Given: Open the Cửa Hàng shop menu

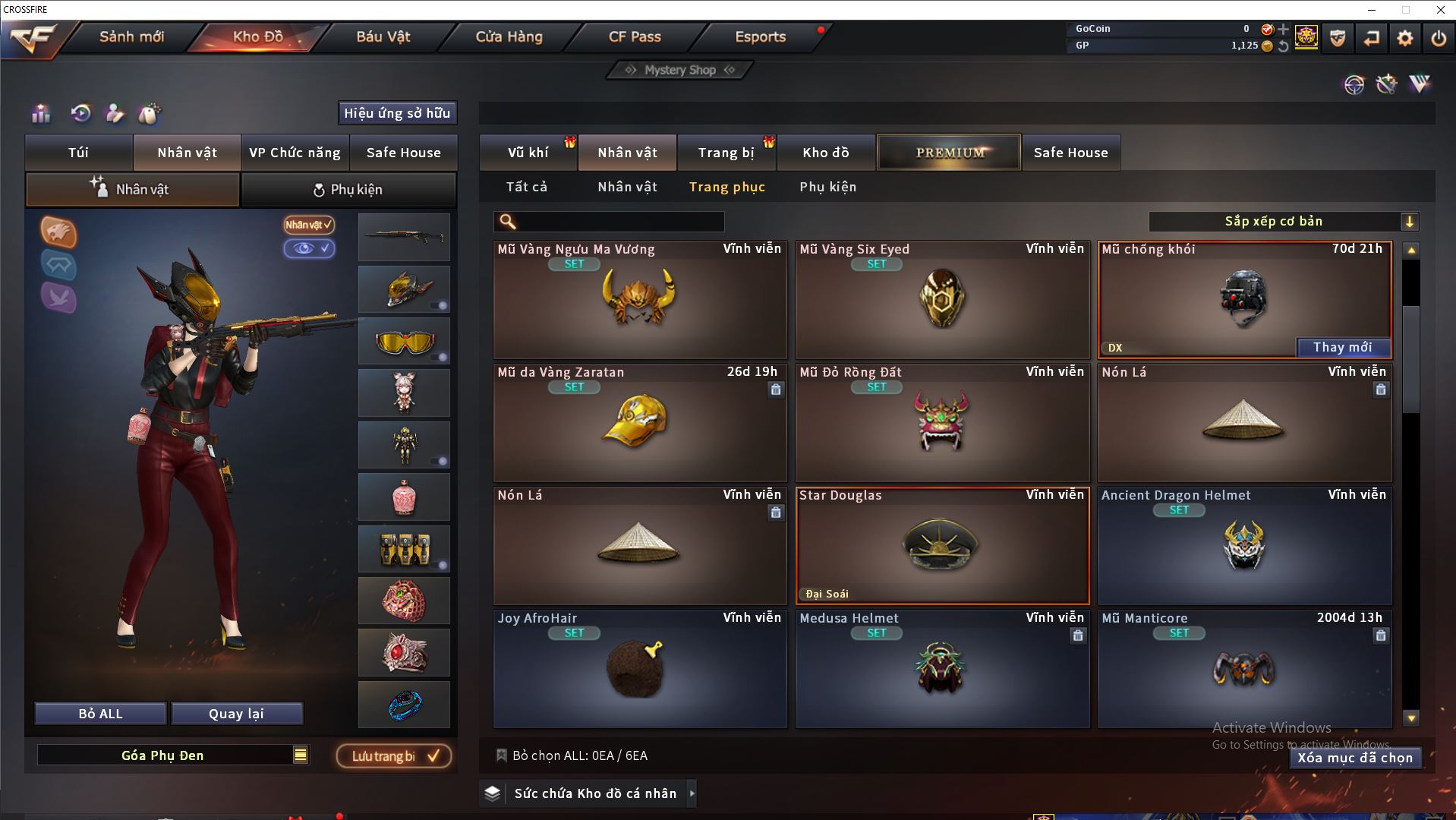Looking at the screenshot, I should tap(509, 36).
